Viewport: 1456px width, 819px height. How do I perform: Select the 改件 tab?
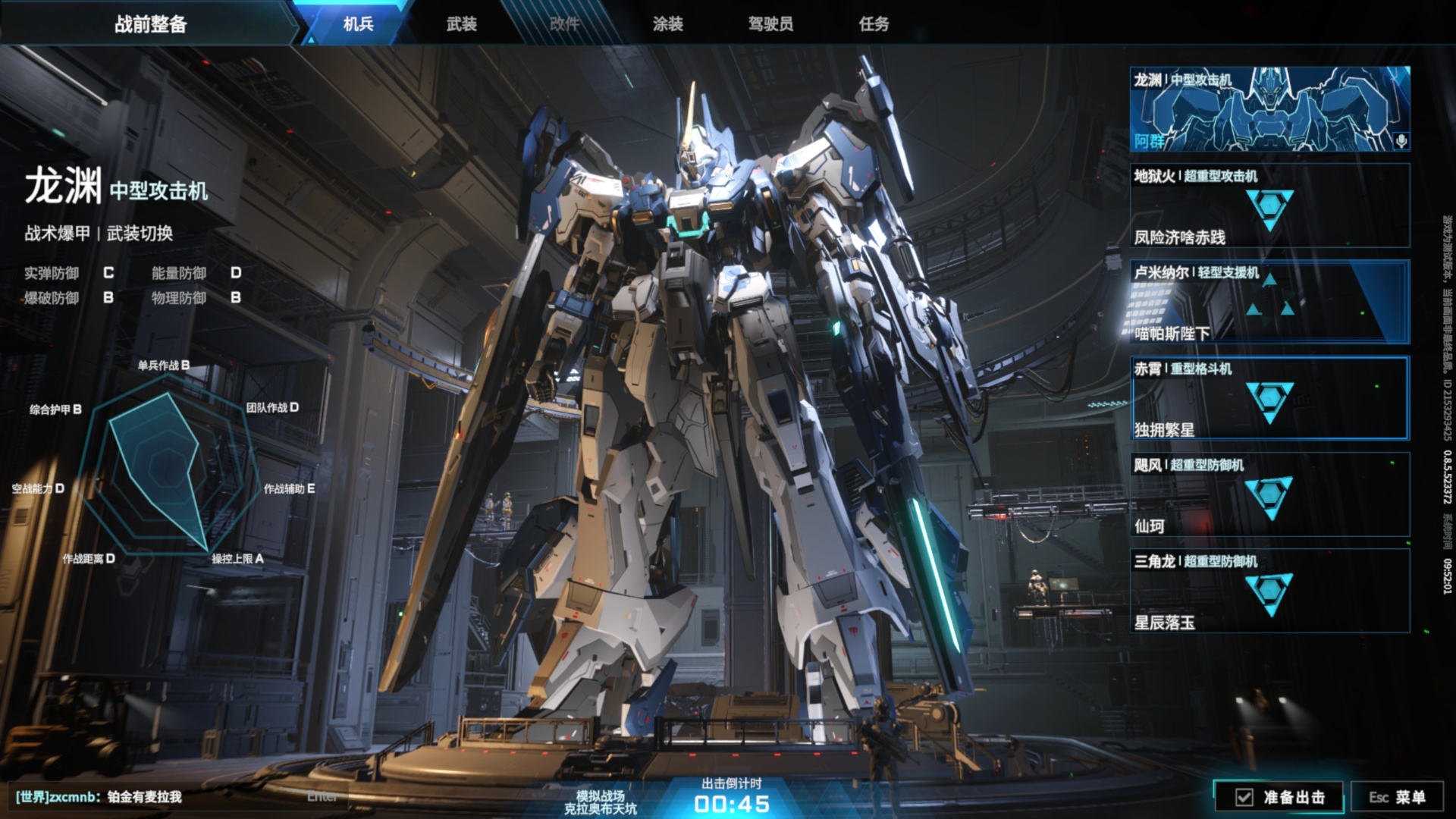coord(564,24)
